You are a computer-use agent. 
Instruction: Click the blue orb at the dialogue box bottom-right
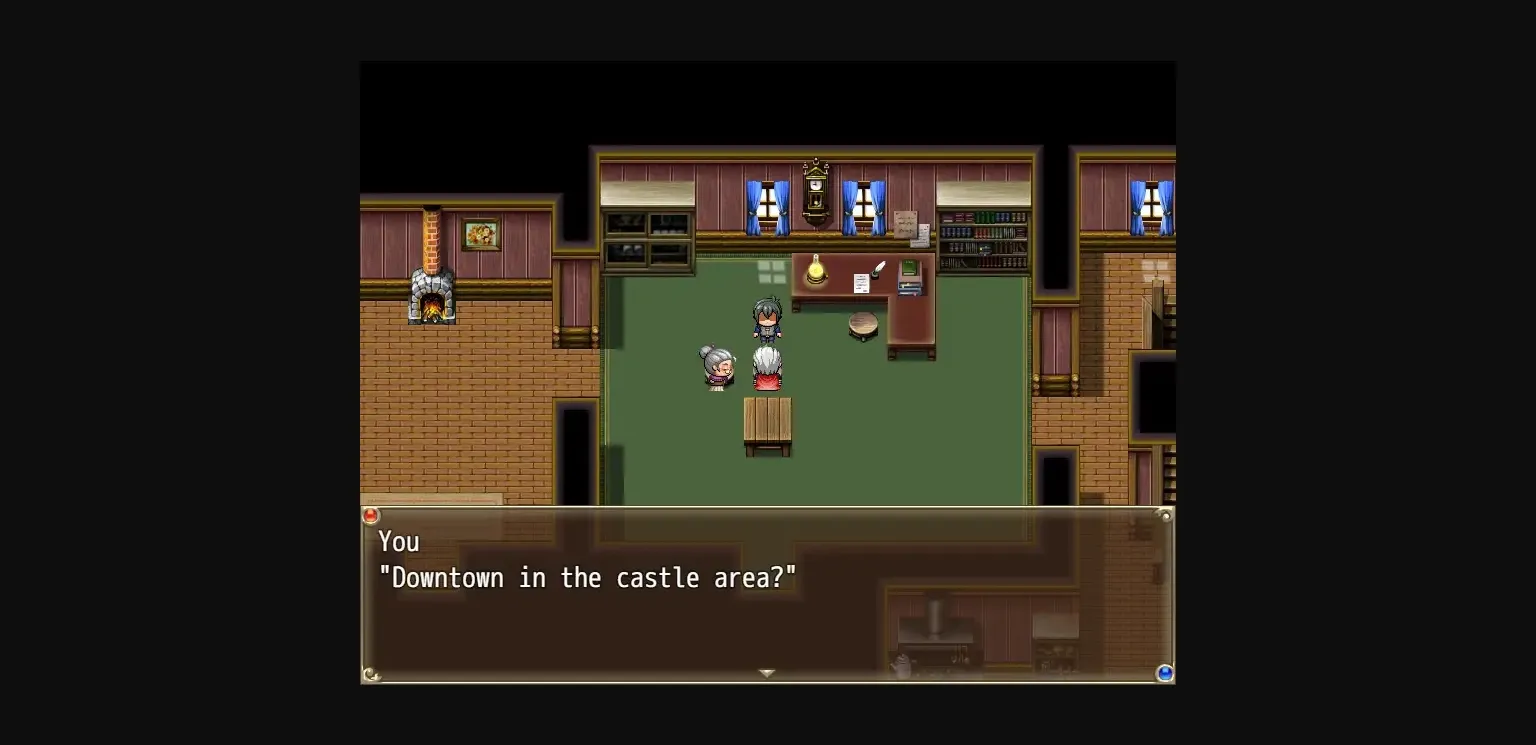(1164, 673)
